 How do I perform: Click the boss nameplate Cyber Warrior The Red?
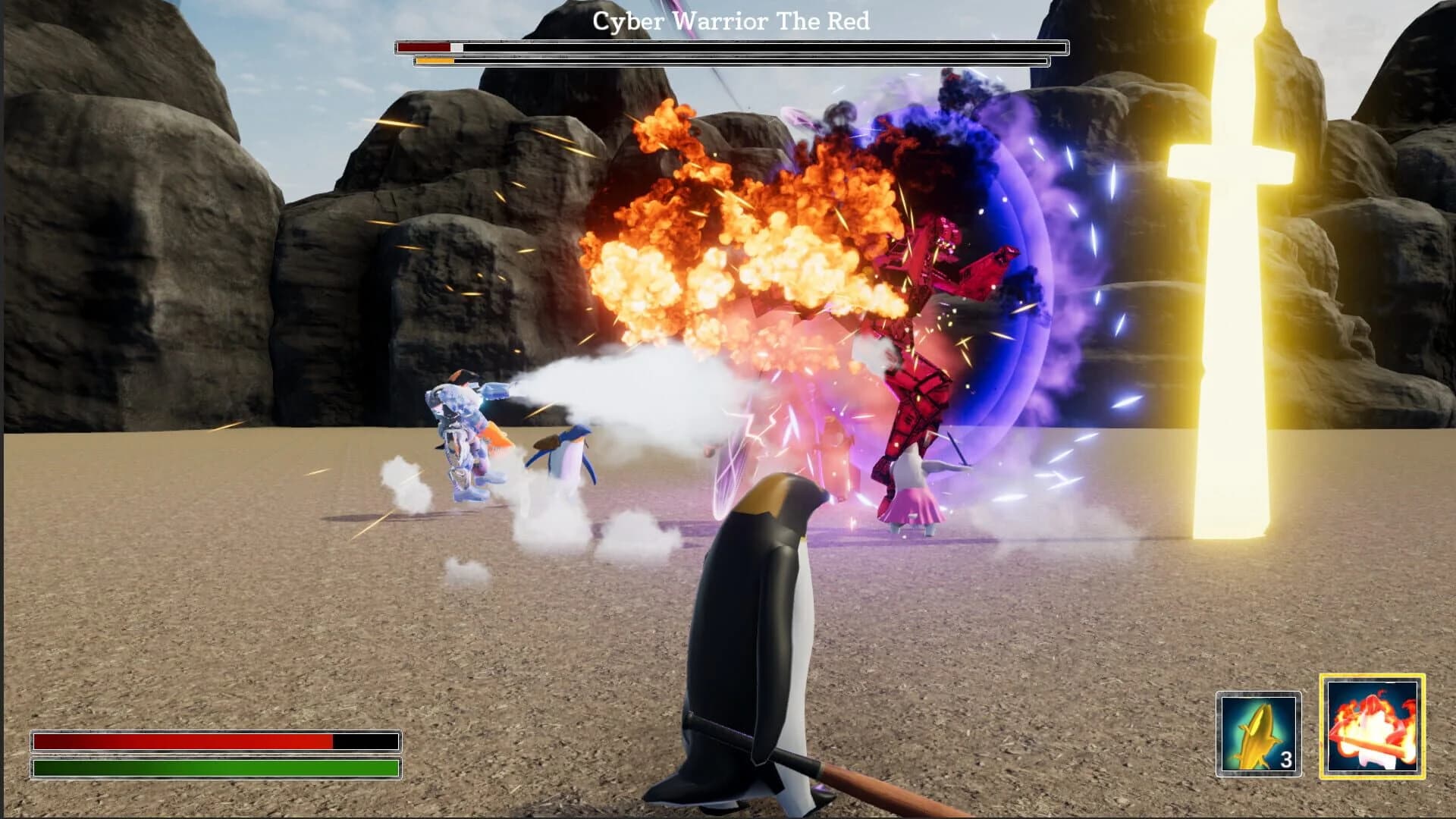730,20
